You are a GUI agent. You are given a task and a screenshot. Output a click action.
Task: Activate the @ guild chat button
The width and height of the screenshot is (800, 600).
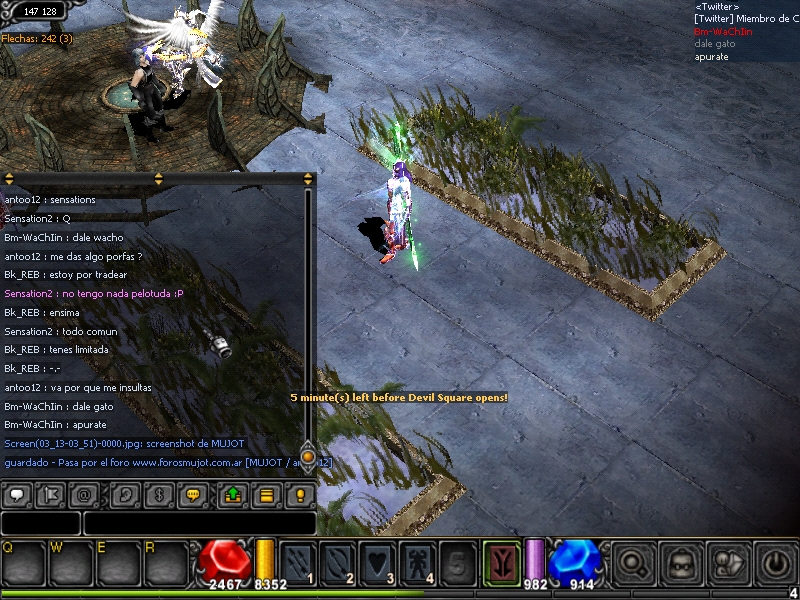86,494
